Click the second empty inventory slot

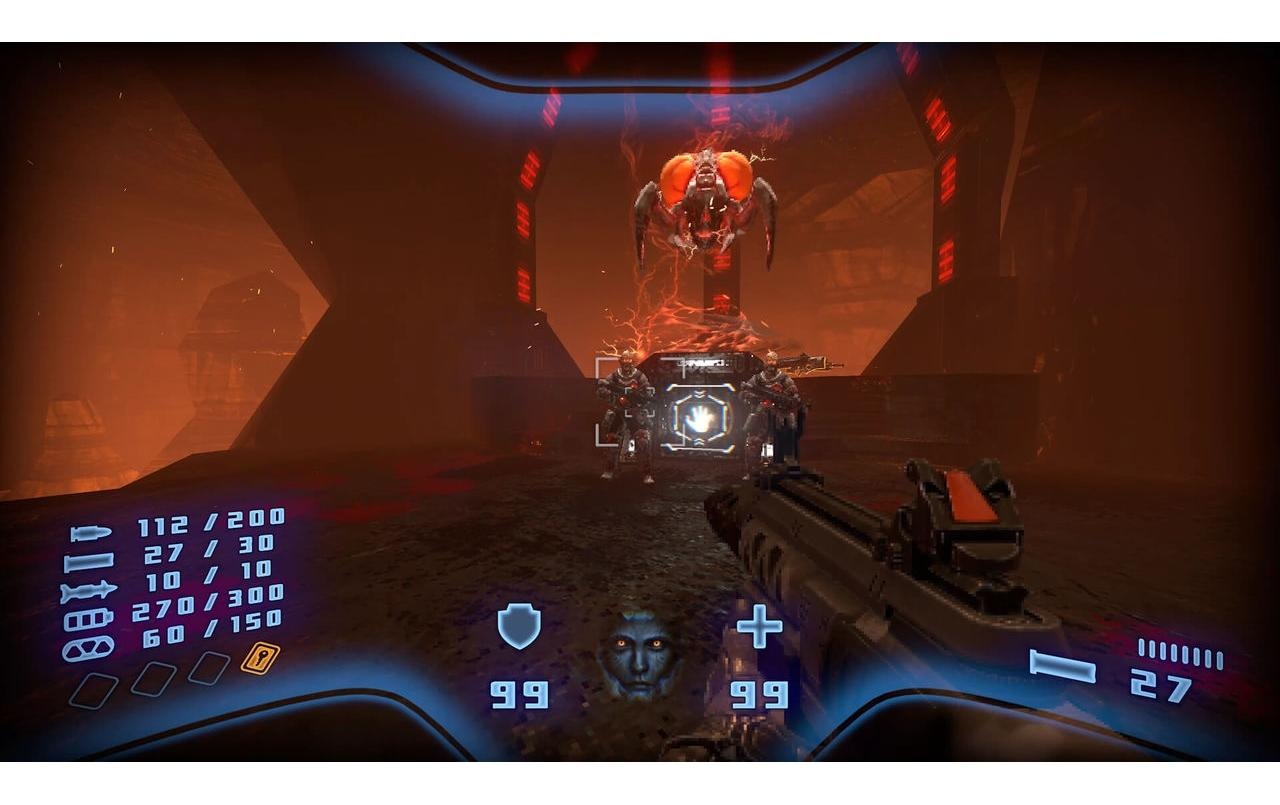(x=156, y=679)
